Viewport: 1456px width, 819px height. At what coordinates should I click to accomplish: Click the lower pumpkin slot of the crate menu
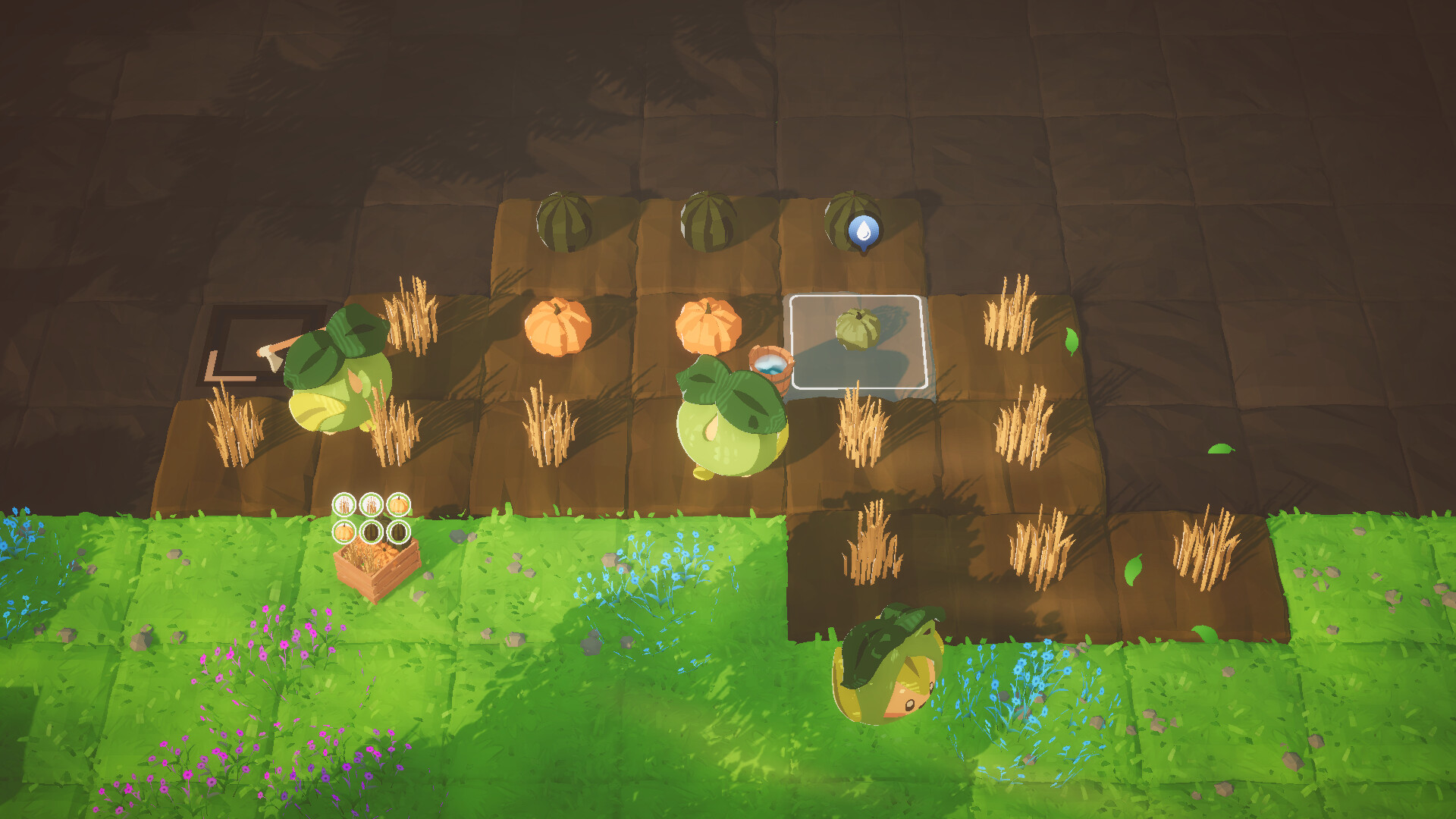point(344,532)
